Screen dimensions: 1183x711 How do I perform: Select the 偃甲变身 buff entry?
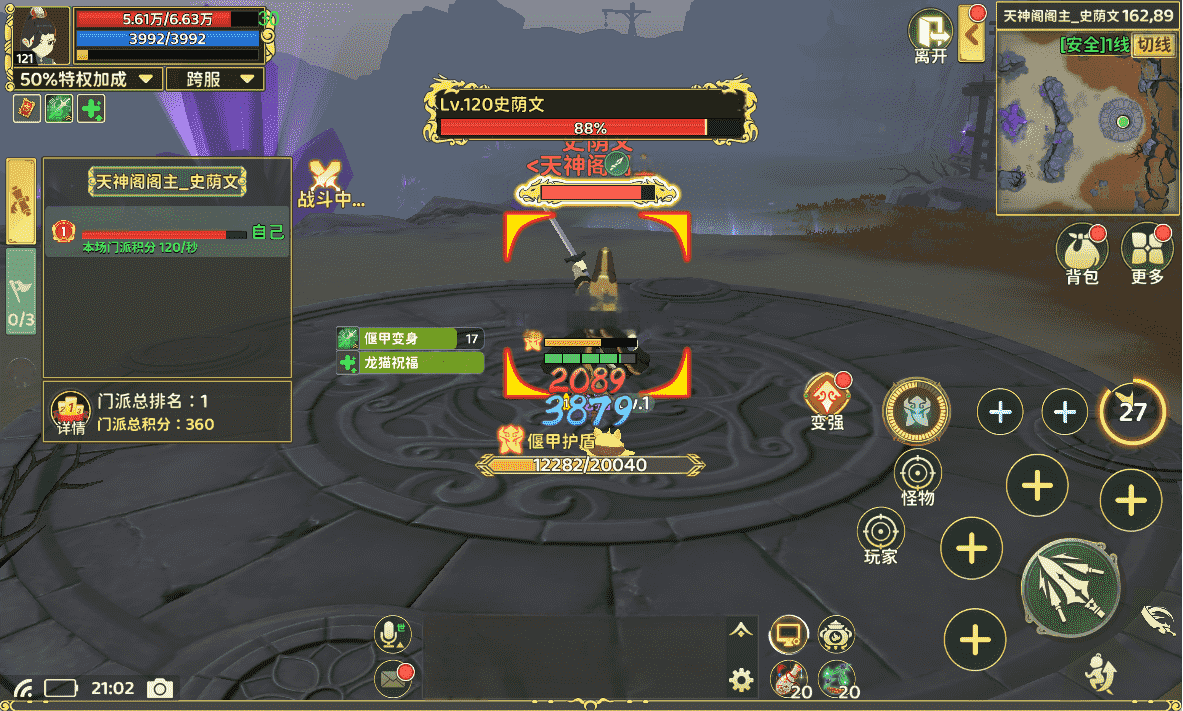coord(410,338)
